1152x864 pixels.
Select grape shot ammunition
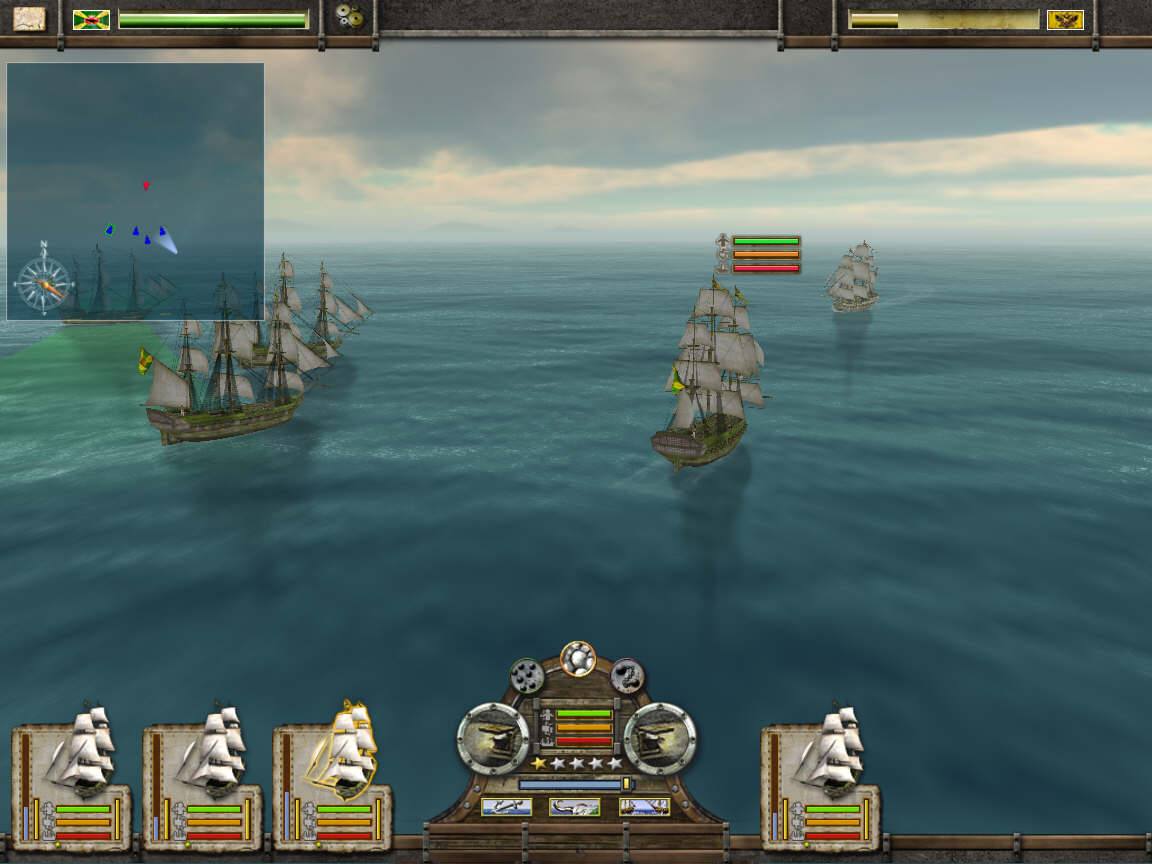(527, 677)
